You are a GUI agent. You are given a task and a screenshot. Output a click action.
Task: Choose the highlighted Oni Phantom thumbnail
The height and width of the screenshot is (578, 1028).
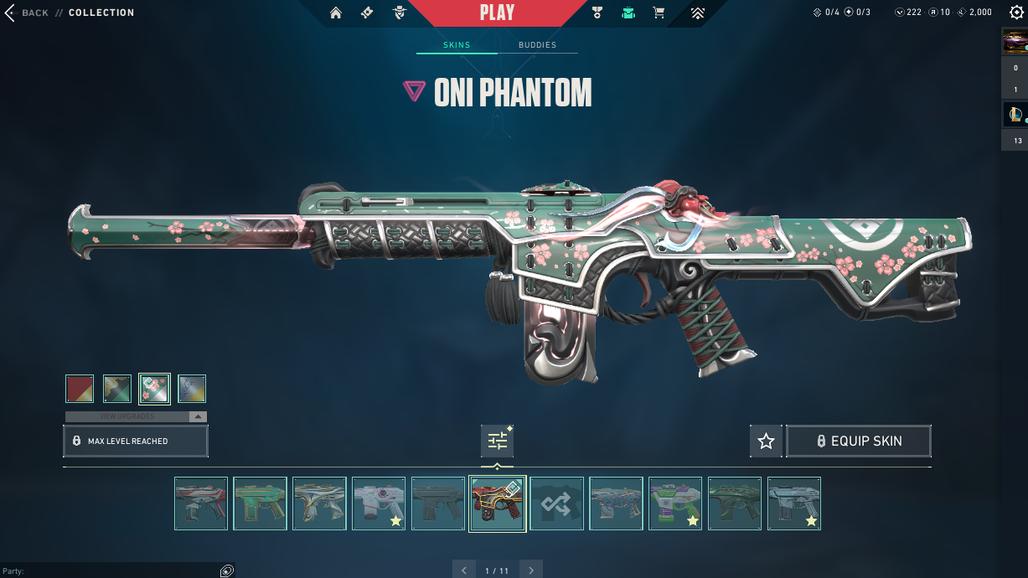tap(497, 503)
